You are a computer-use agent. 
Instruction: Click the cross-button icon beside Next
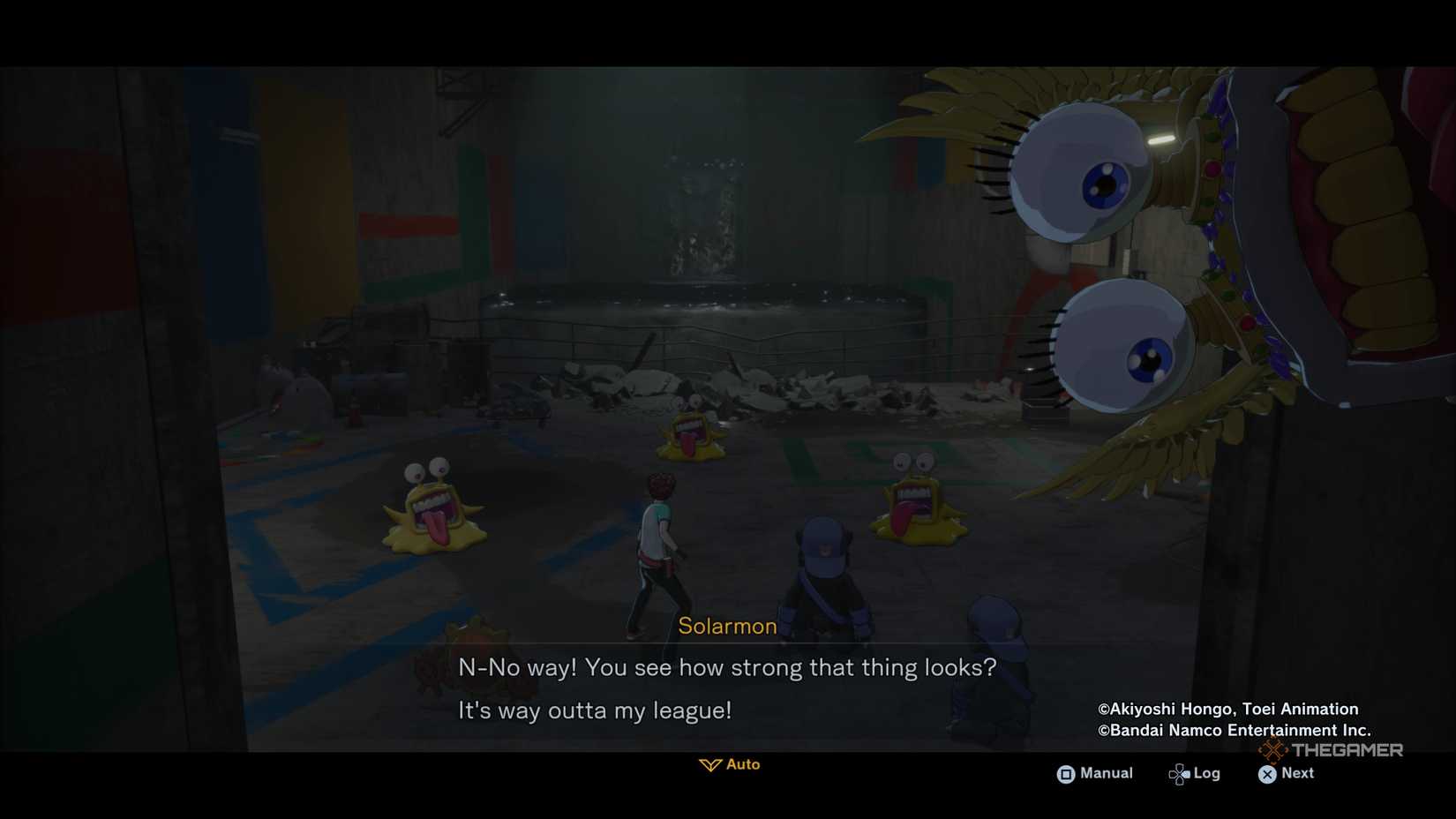[1266, 773]
